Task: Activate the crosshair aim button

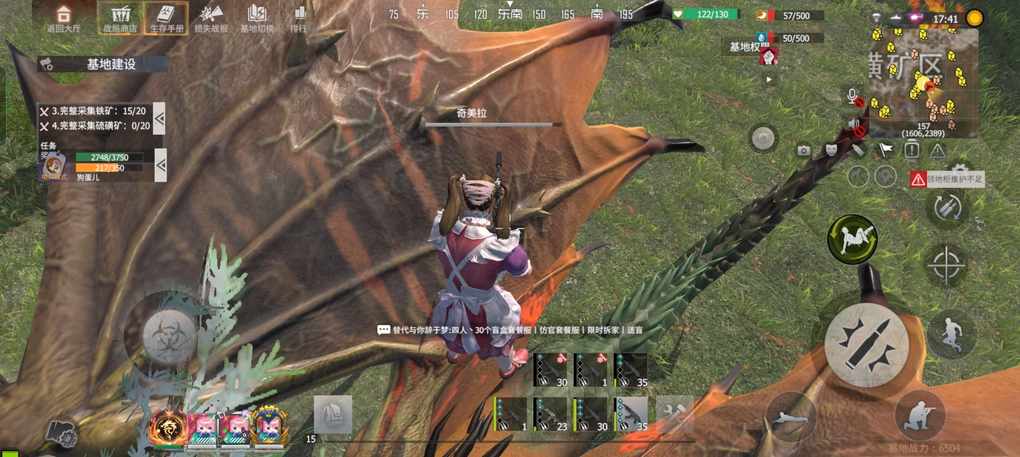Action: (x=946, y=265)
